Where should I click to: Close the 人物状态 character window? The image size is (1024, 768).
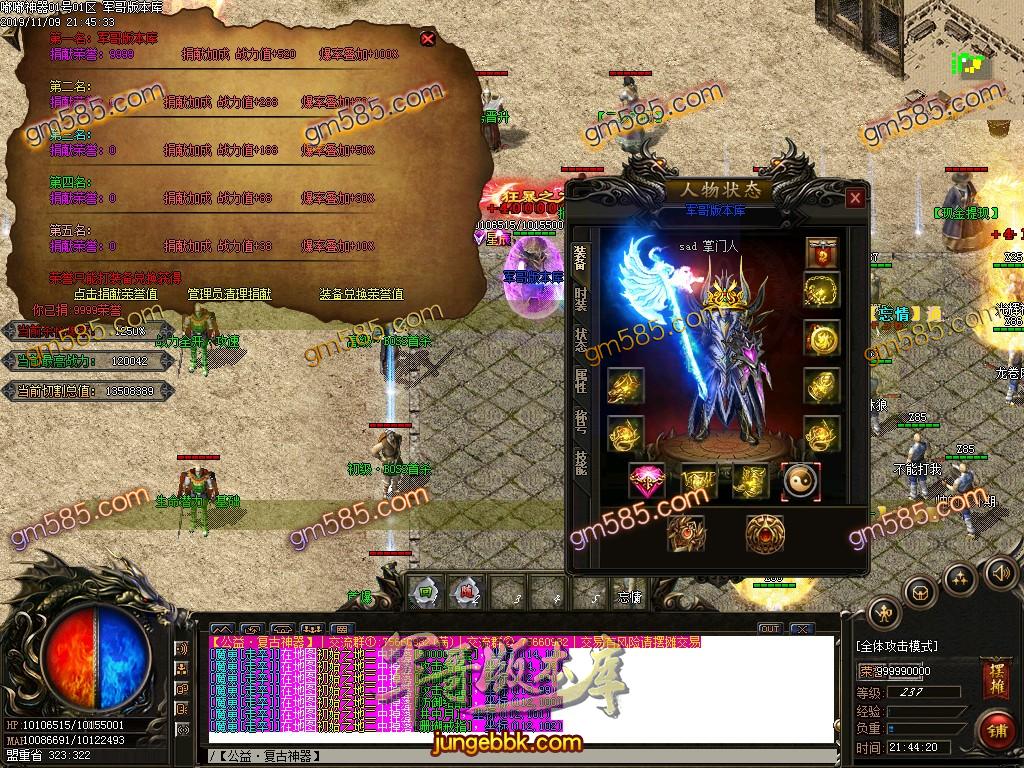pos(855,198)
